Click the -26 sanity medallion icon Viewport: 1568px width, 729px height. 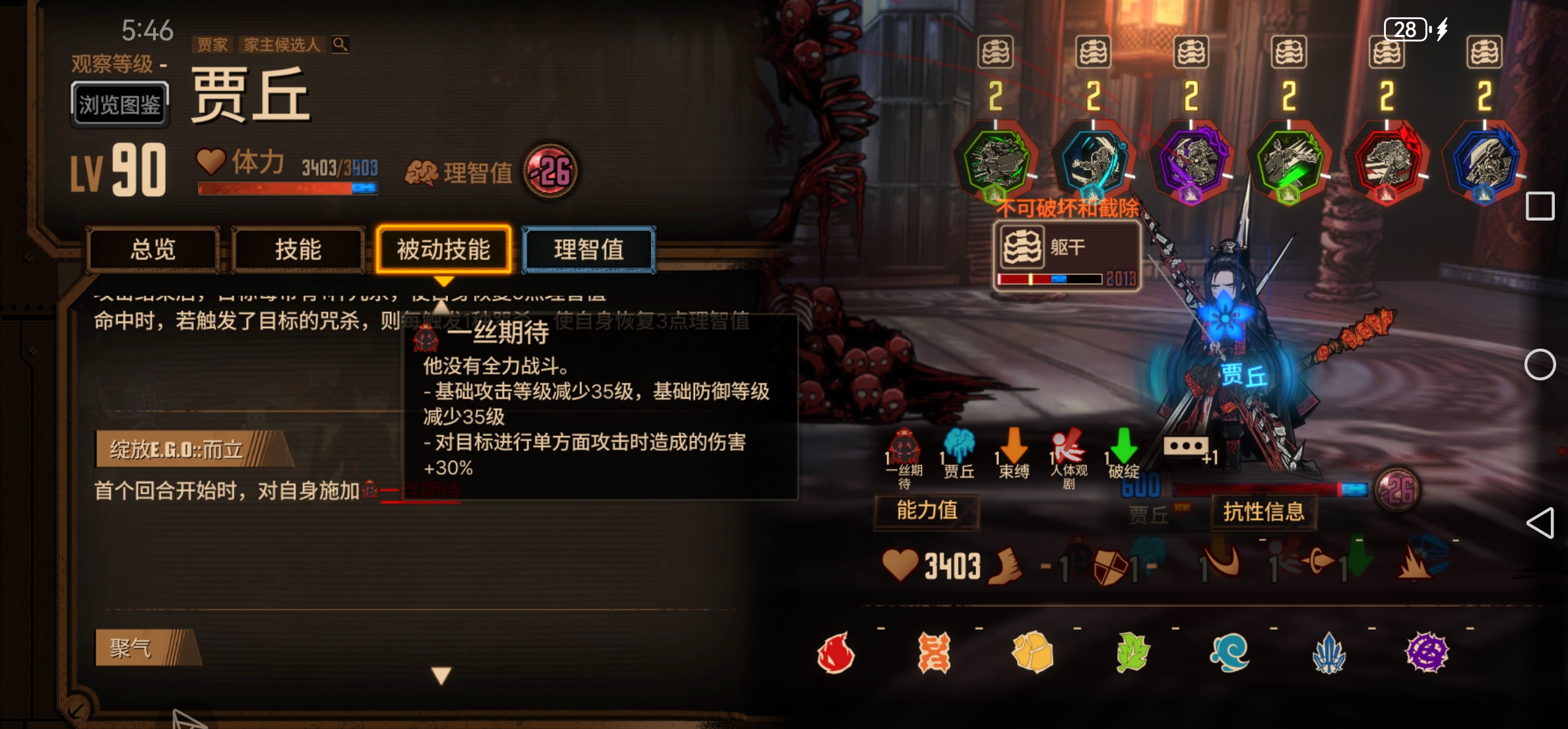click(x=552, y=171)
